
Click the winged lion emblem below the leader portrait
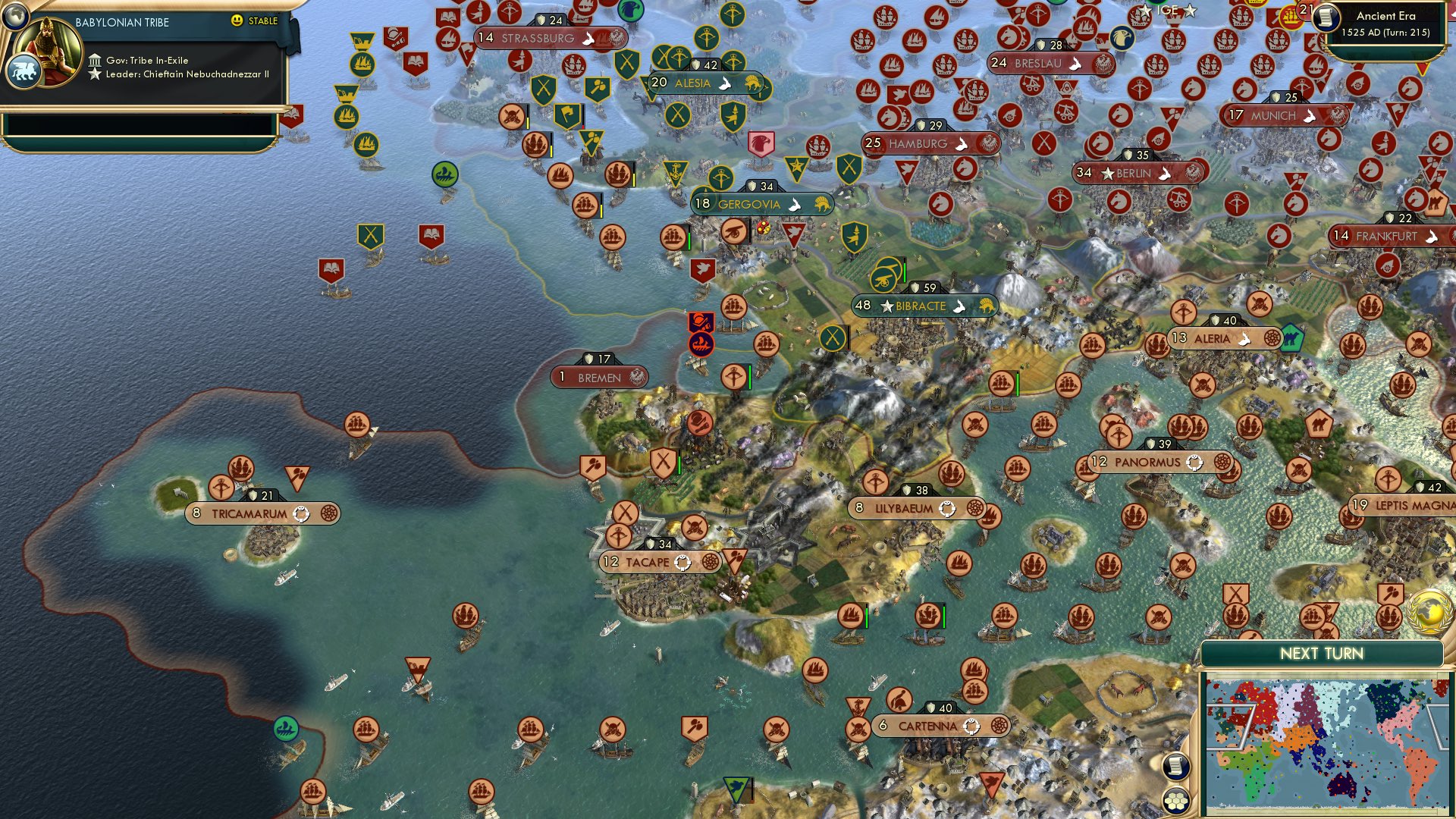(x=24, y=72)
